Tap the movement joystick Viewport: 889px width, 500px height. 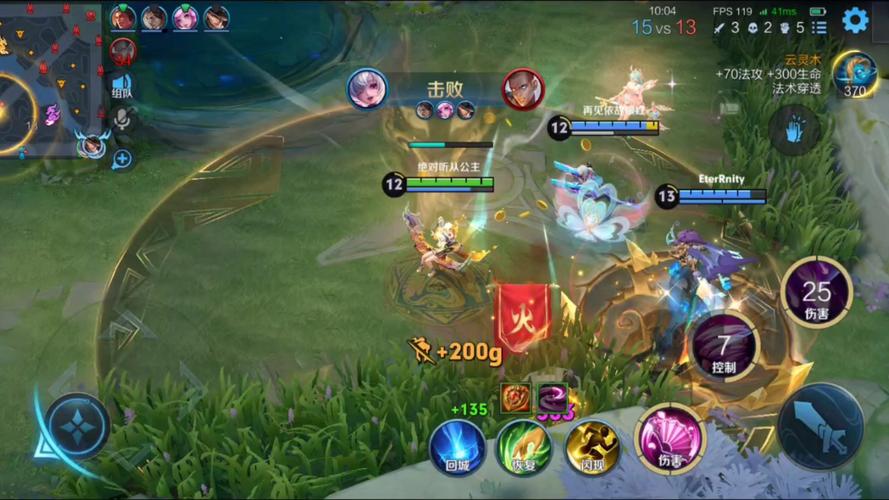(x=76, y=426)
